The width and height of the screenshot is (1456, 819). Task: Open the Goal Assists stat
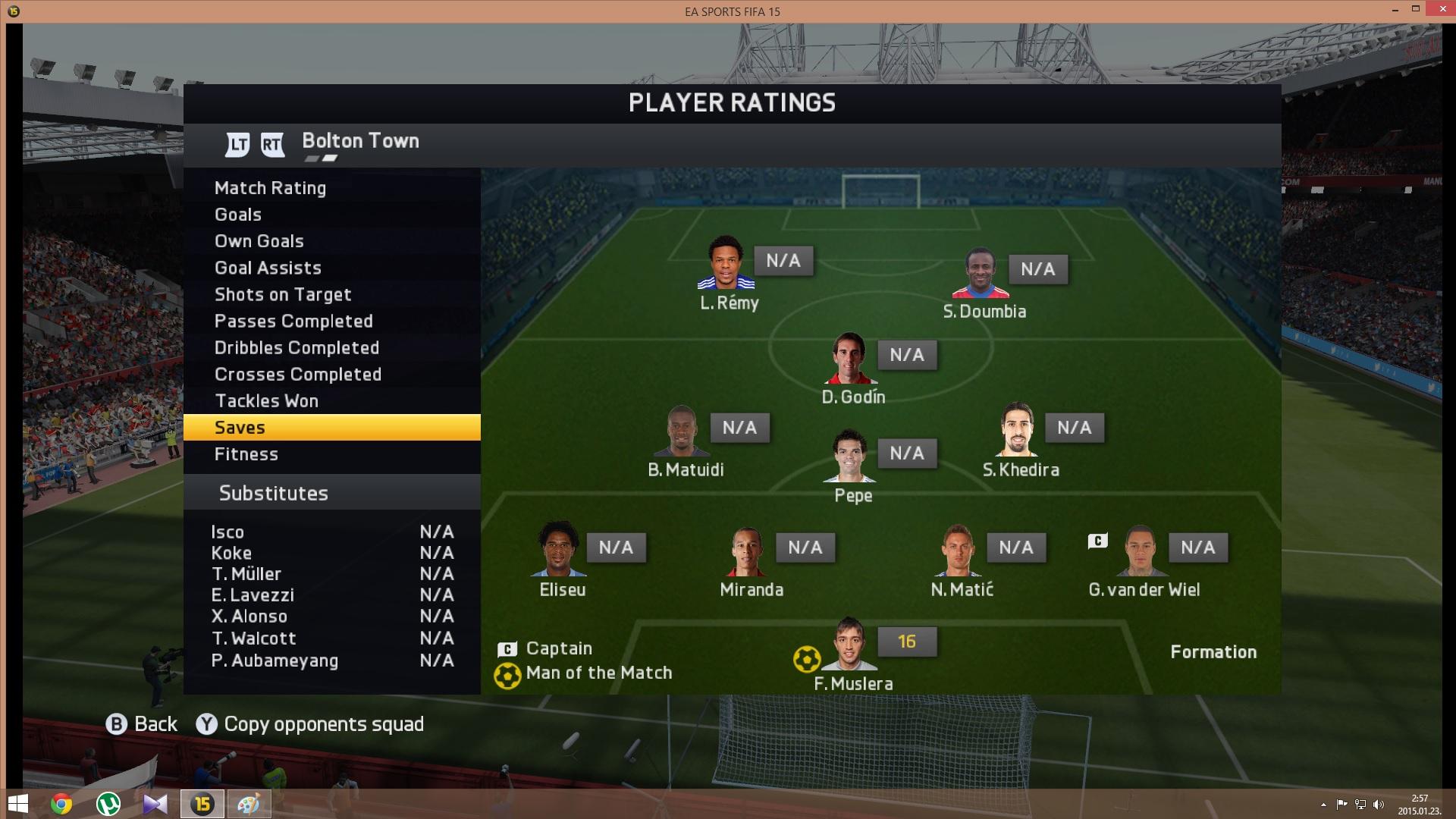pos(268,268)
